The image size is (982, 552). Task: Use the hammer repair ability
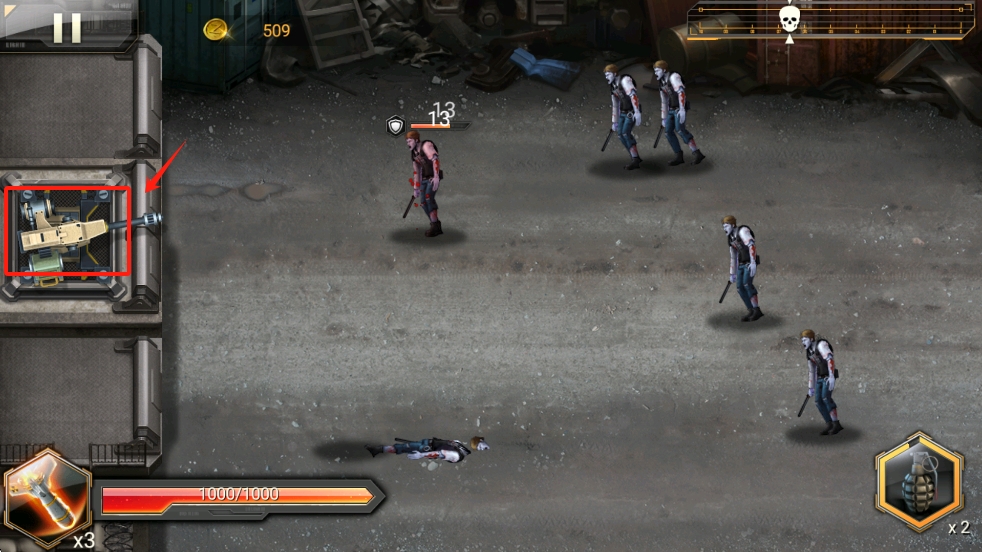coord(46,497)
